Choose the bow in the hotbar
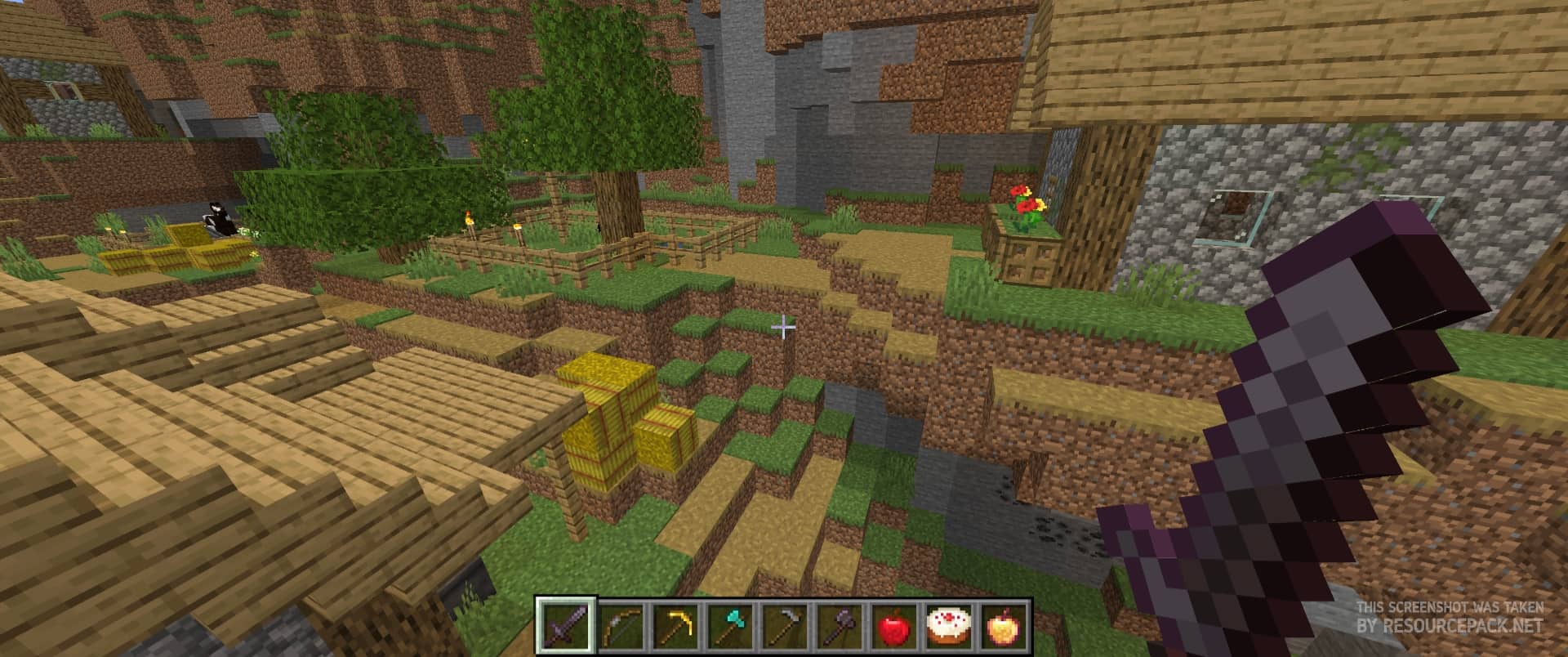The image size is (1568, 657). tap(619, 627)
